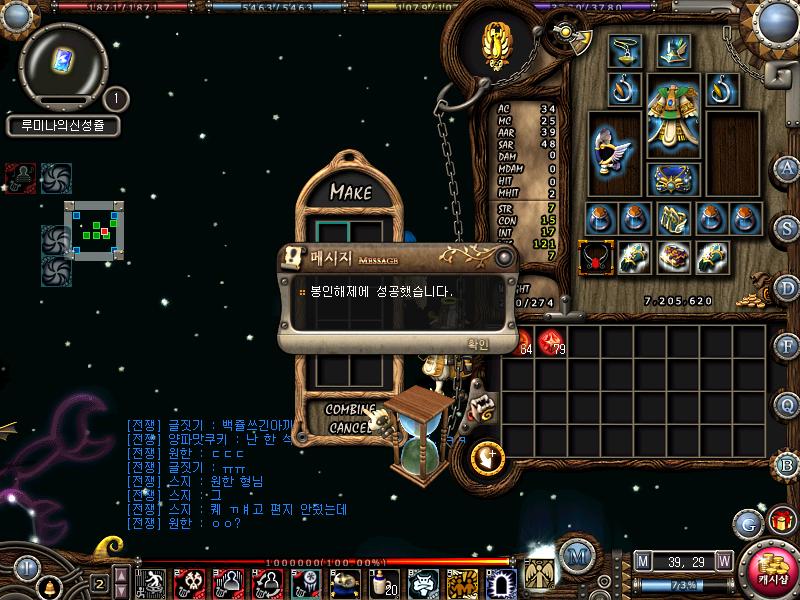Cancel the Make crafting window
800x600 pixels.
click(348, 427)
